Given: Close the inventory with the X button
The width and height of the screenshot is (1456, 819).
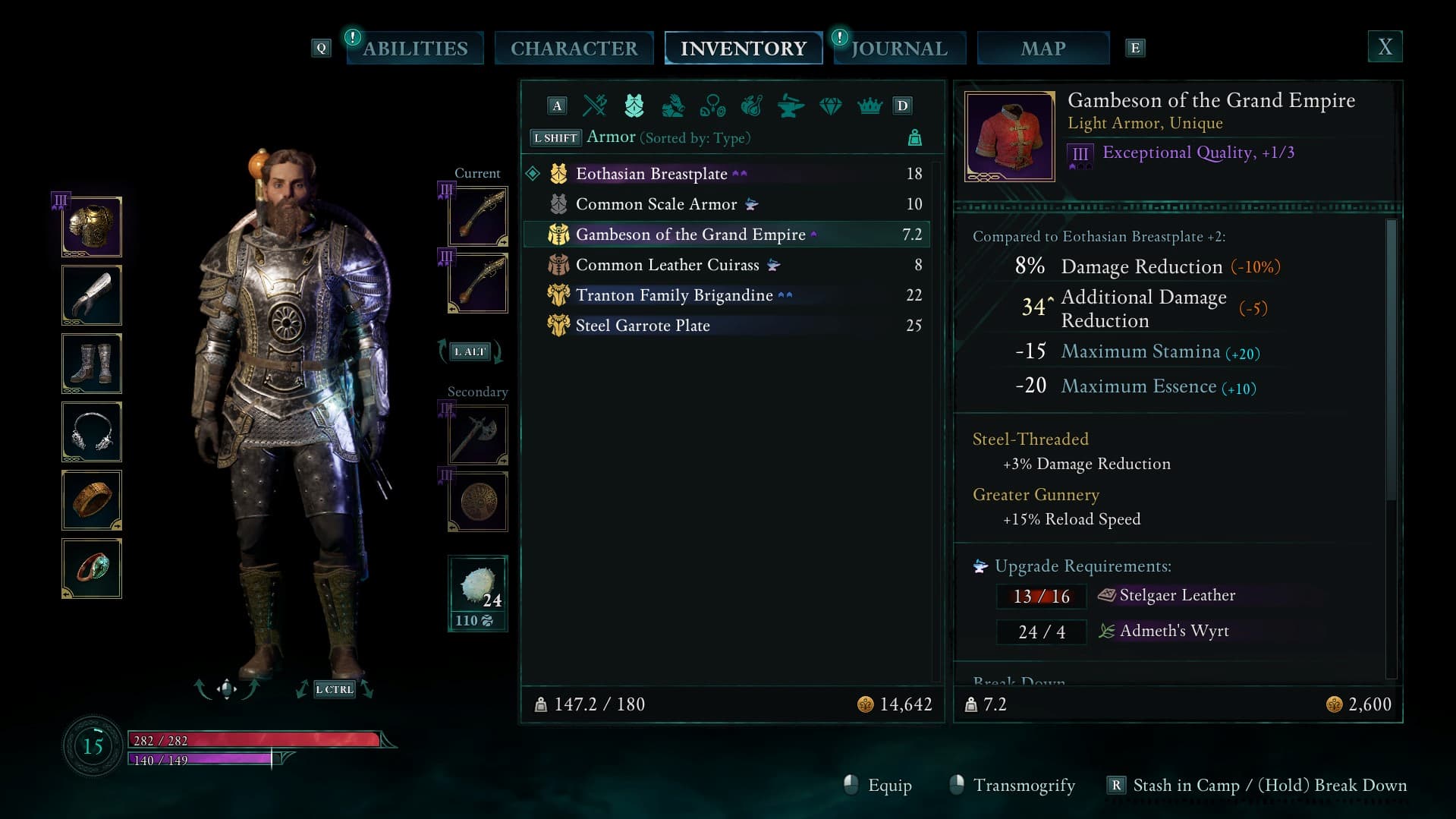Looking at the screenshot, I should [1385, 47].
